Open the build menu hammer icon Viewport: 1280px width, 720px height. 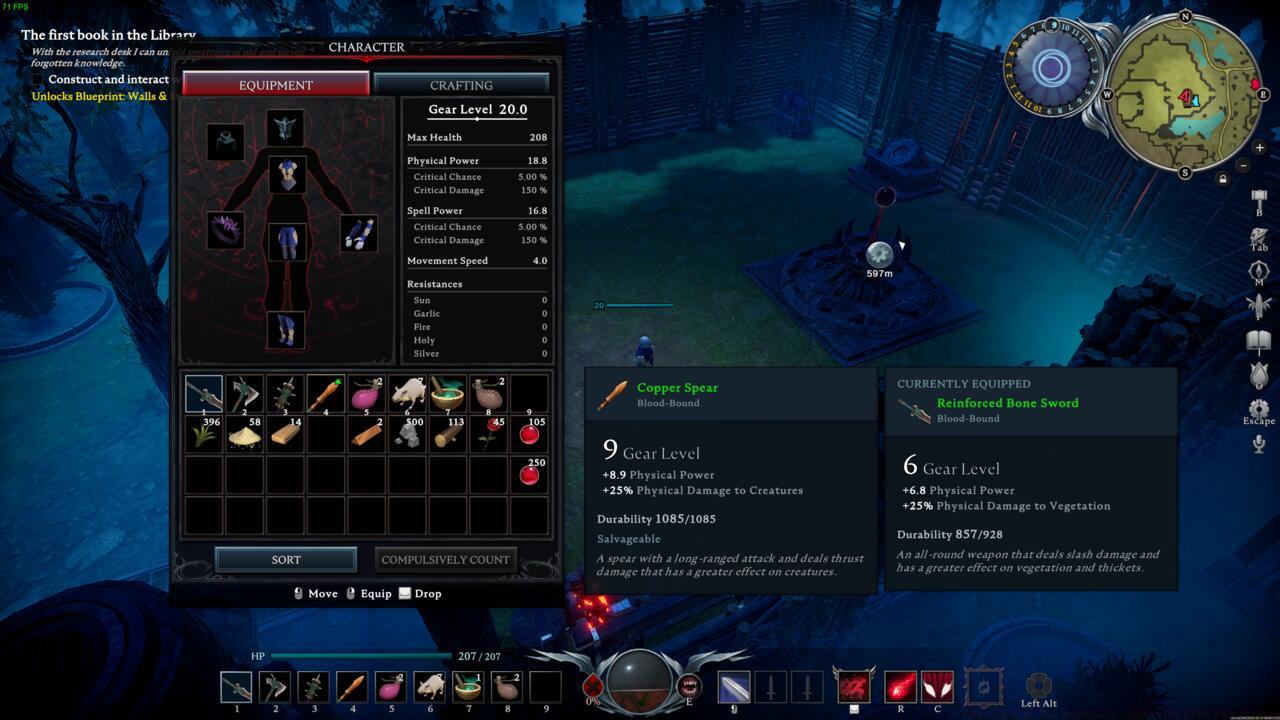tap(1259, 199)
